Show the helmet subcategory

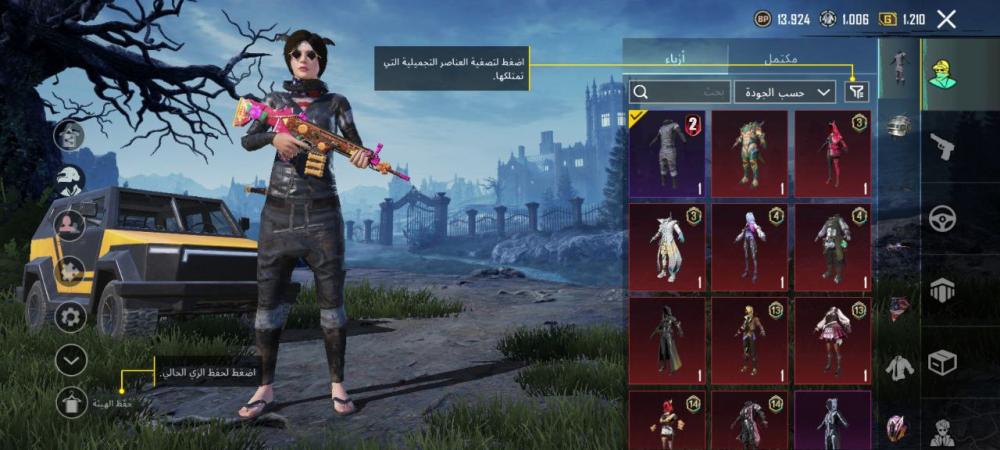(x=900, y=127)
